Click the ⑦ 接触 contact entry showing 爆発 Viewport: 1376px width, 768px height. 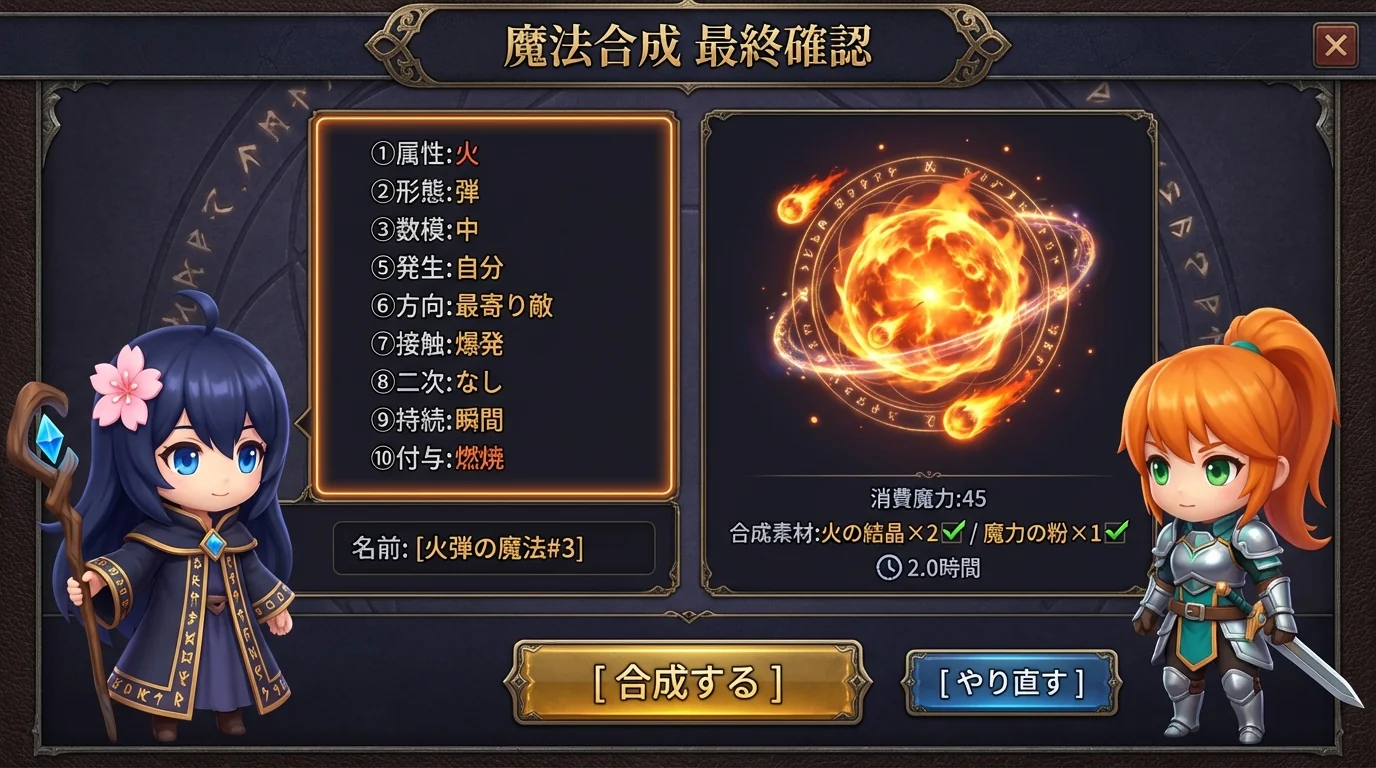point(432,345)
